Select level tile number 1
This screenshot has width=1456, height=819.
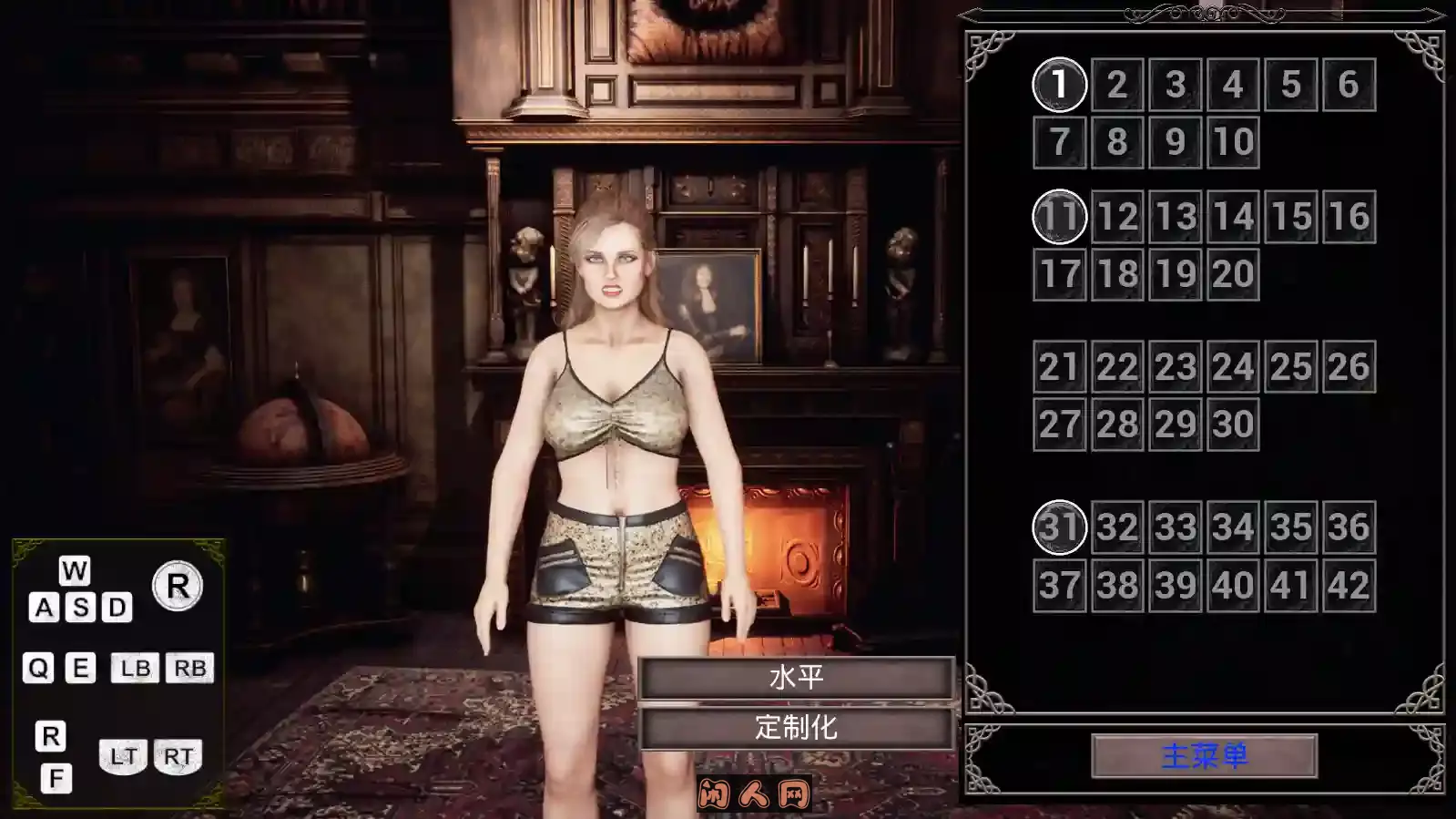pos(1059,85)
